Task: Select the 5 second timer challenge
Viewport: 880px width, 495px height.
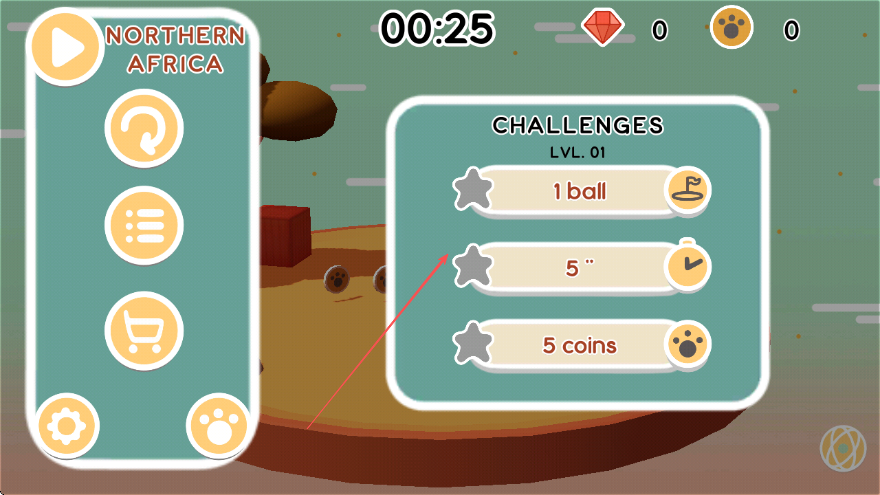Action: [x=580, y=268]
